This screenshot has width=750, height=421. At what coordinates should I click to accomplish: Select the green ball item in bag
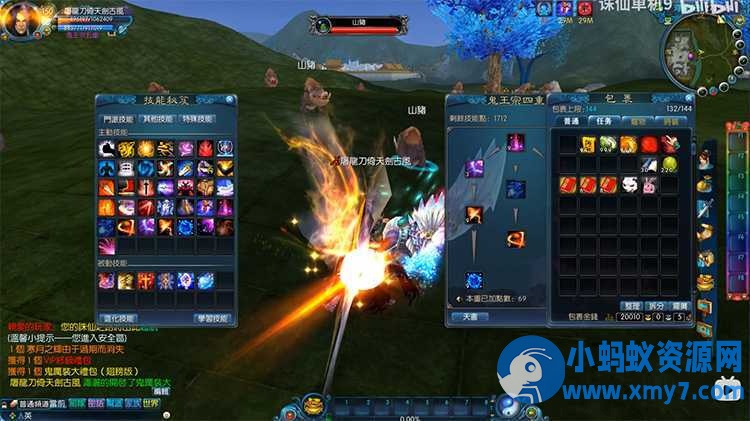click(x=667, y=163)
